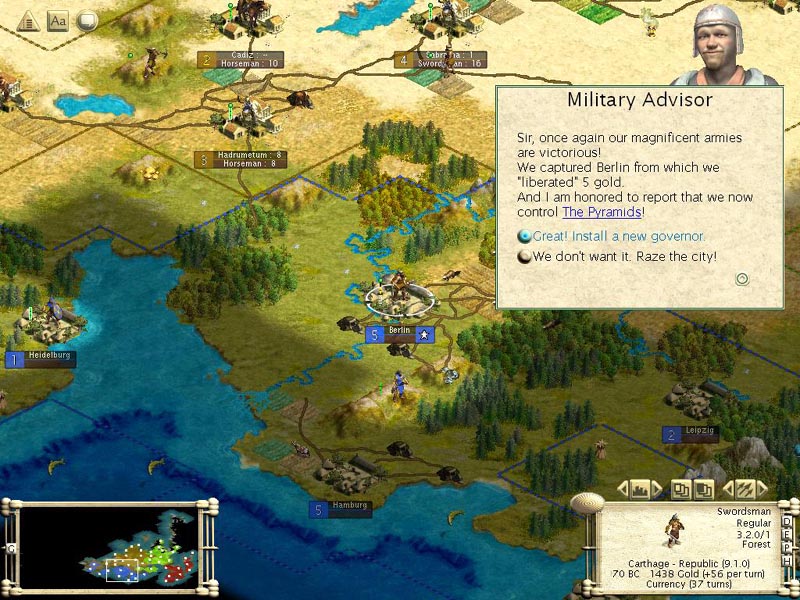
Task: Open the "D" diplomacy side button
Action: click(787, 521)
